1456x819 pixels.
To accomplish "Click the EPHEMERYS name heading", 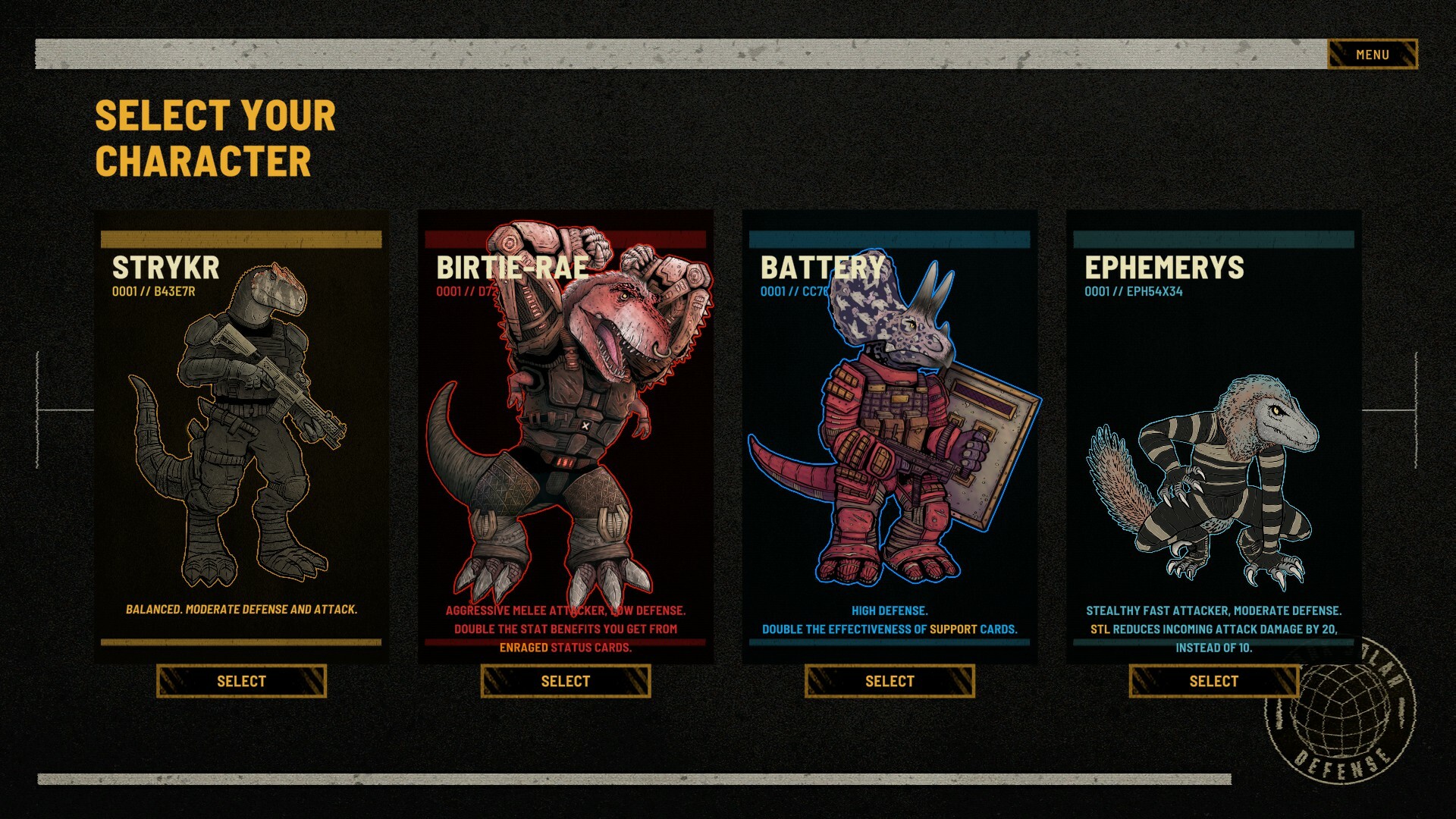I will tap(1166, 267).
